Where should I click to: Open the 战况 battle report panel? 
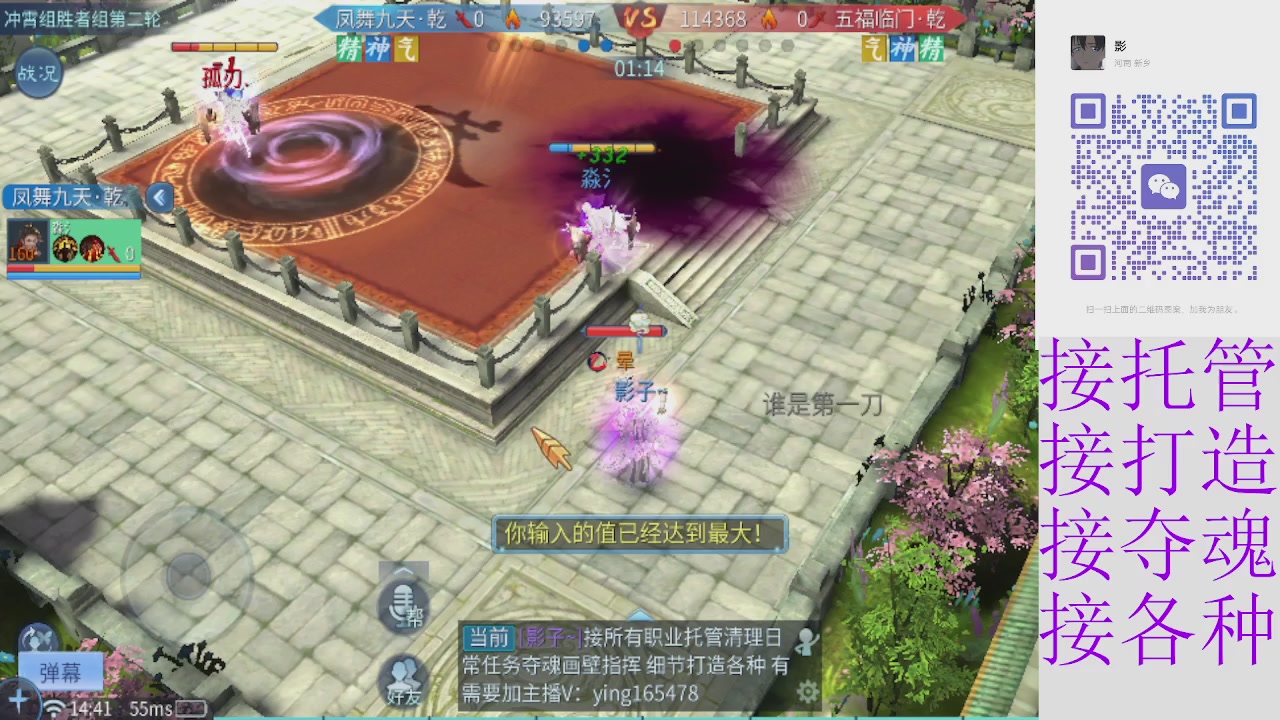38,72
